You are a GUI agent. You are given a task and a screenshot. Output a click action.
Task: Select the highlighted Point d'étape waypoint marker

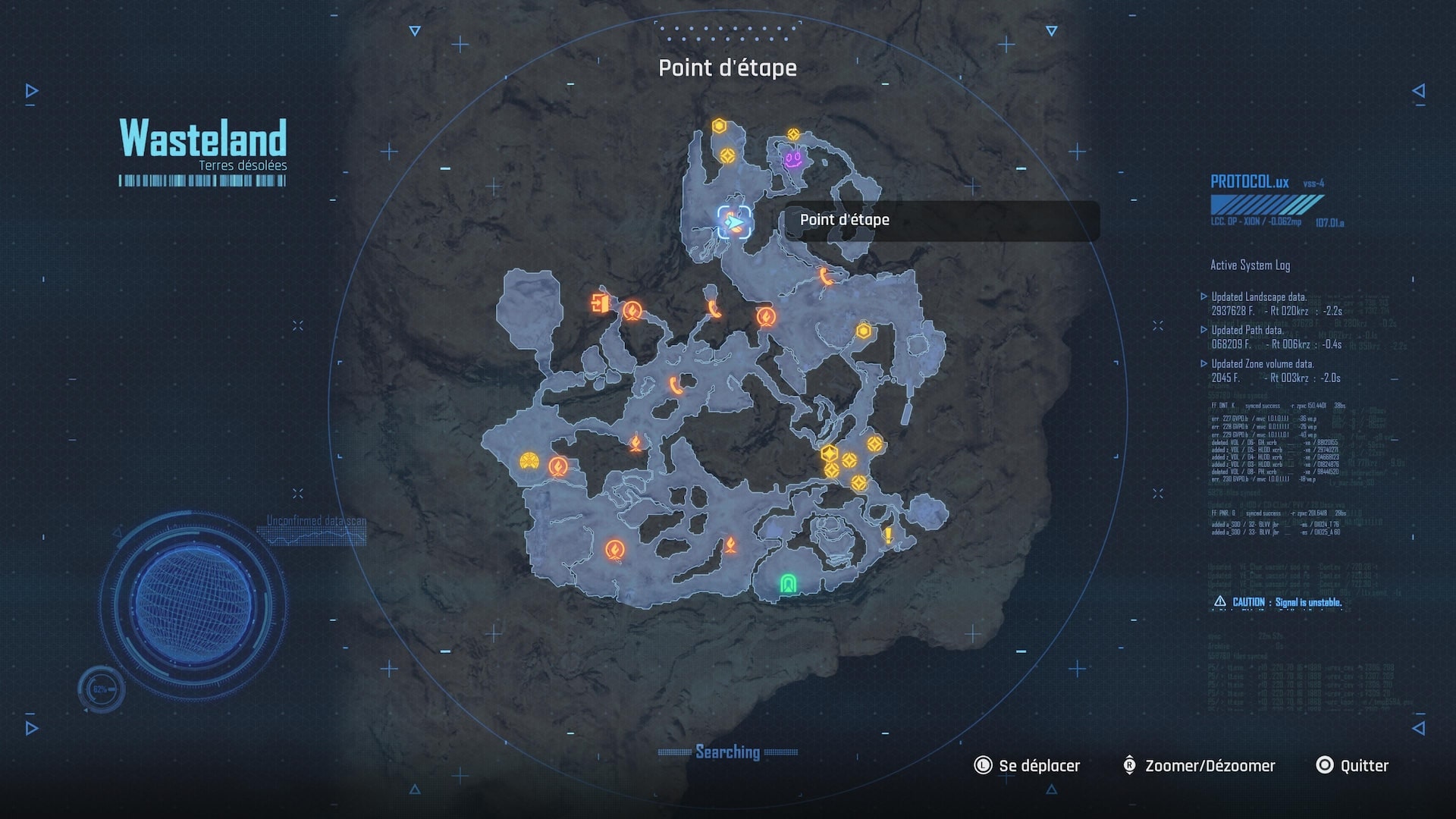734,222
